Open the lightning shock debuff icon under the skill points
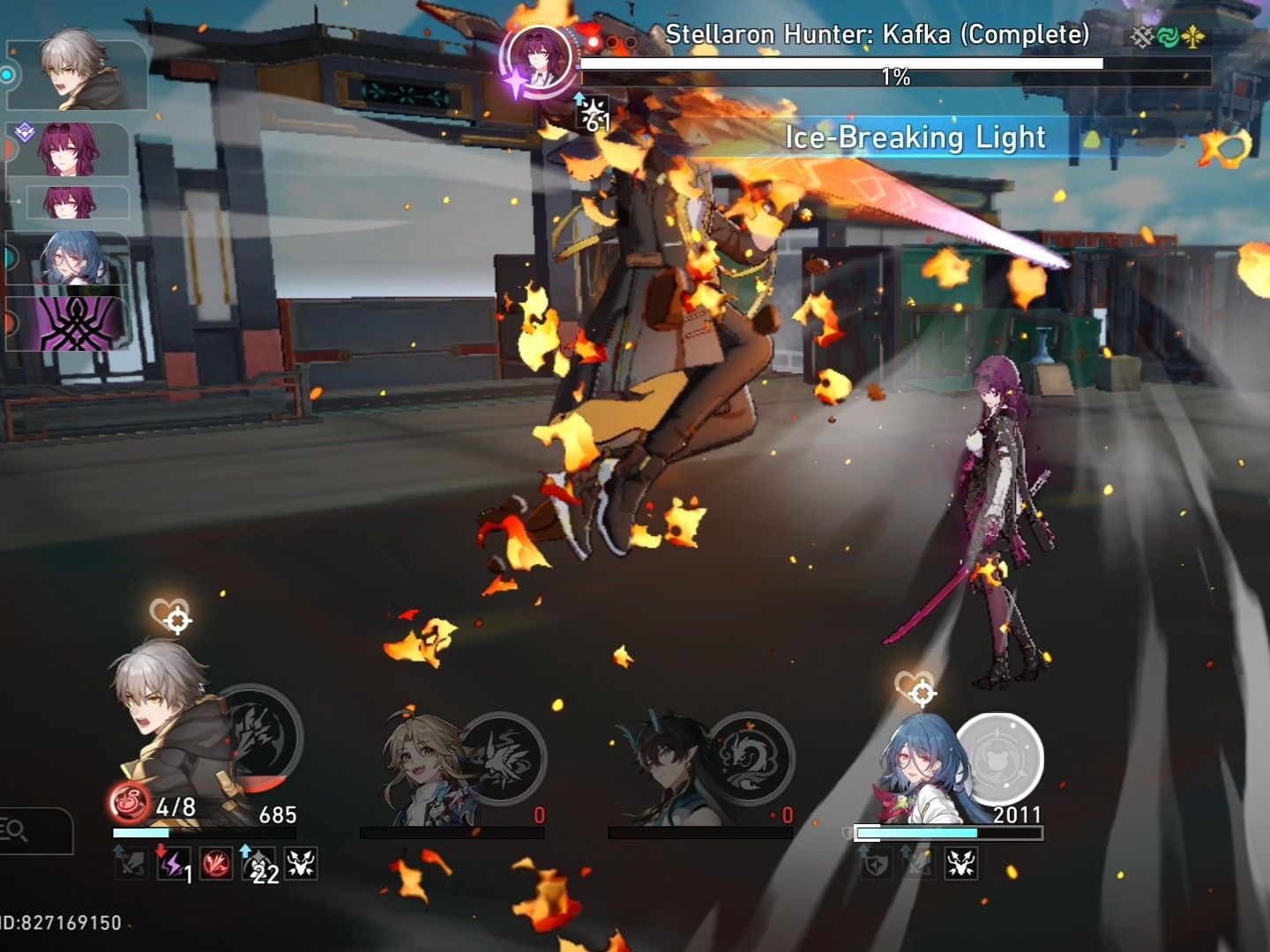 [x=174, y=866]
